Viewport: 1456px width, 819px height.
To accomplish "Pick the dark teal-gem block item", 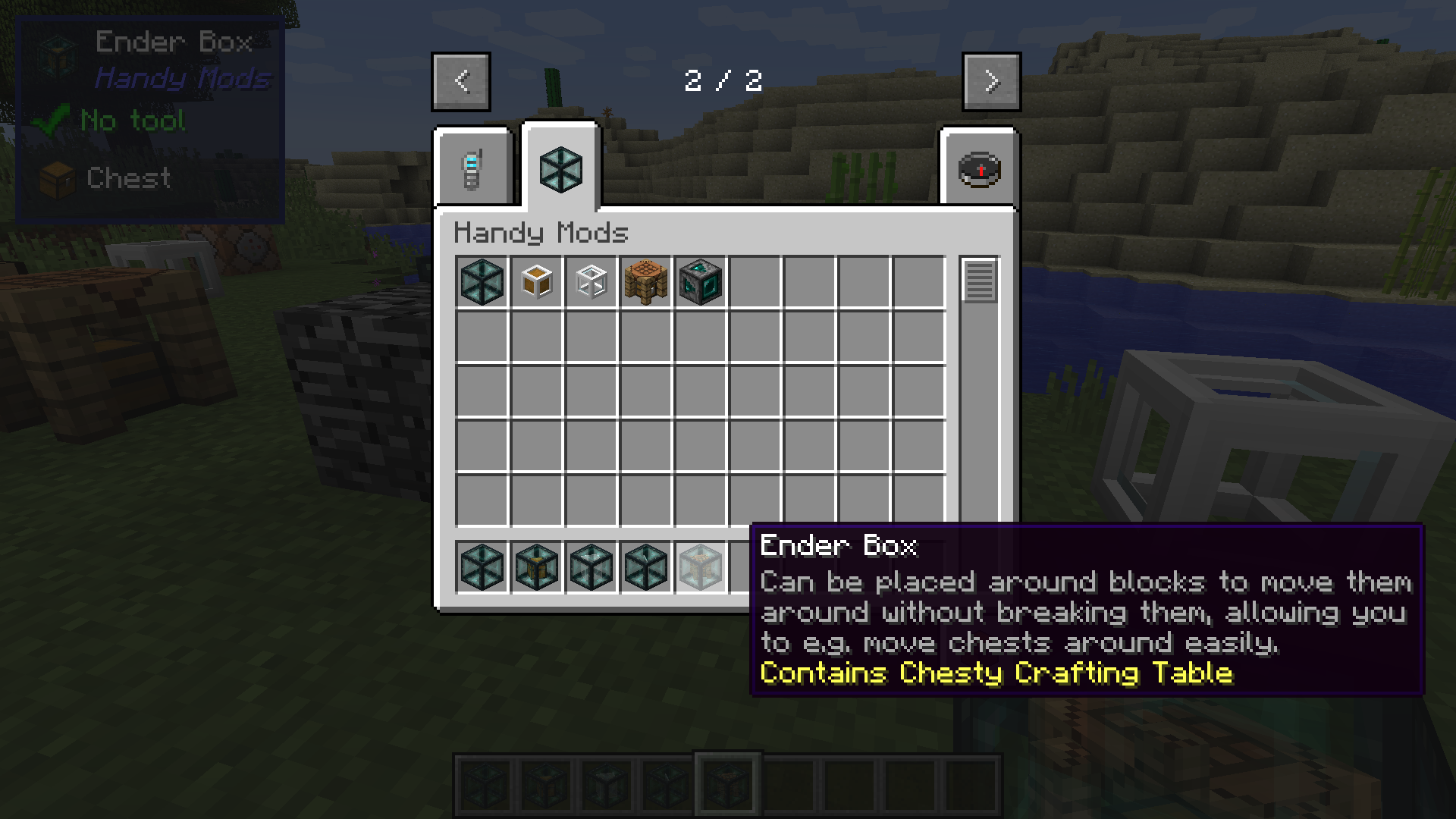I will coord(701,282).
